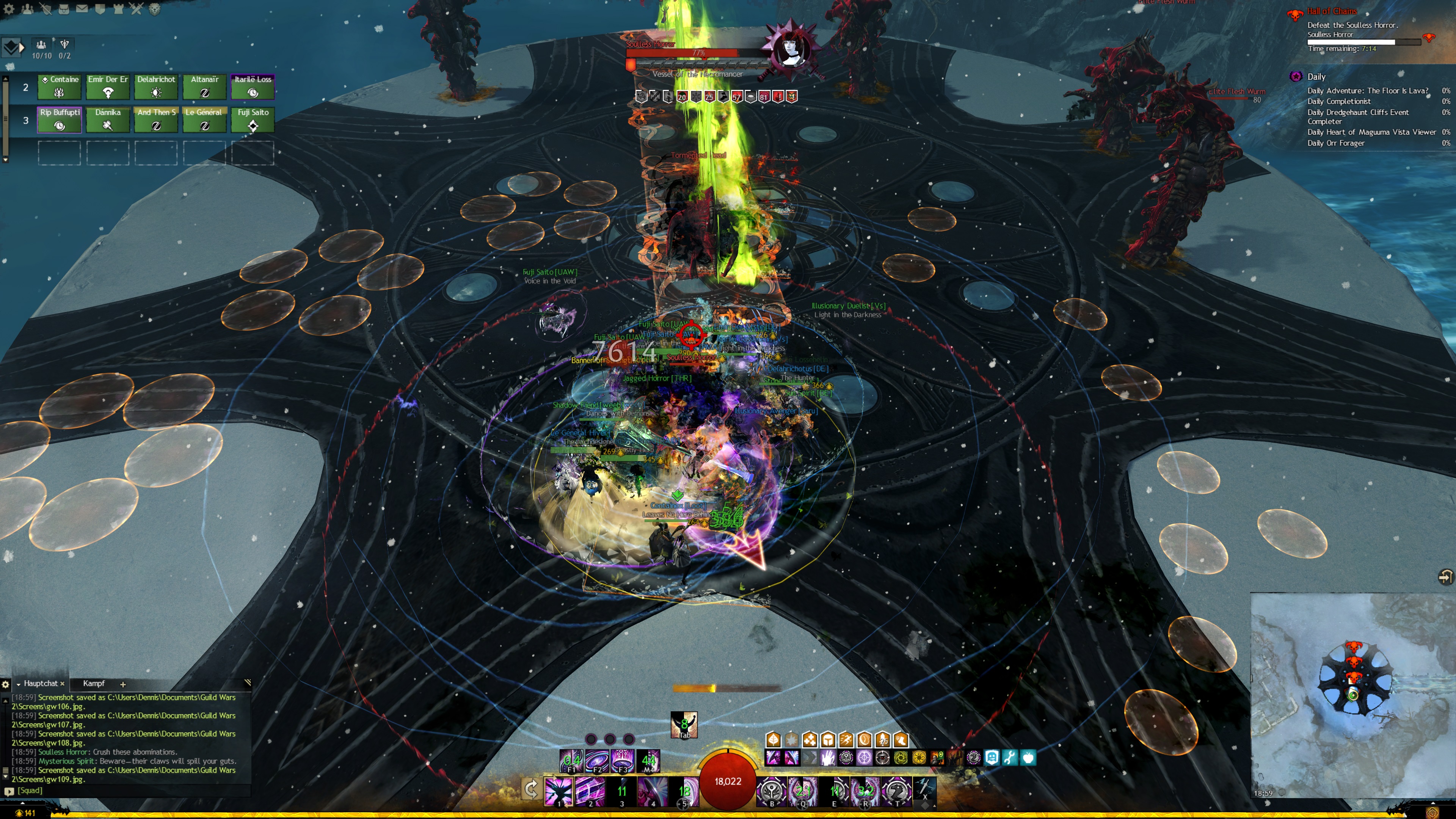1456x819 pixels.
Task: Click the weapon swap button
Action: tap(531, 789)
